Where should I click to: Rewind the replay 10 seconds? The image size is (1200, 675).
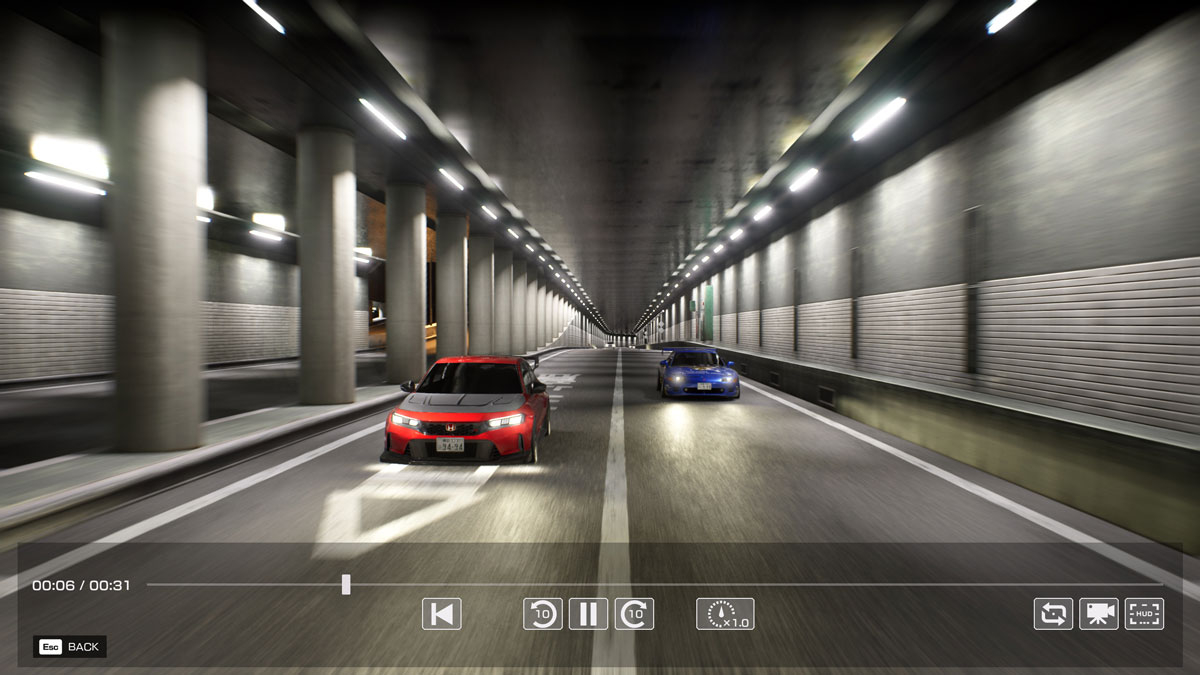click(x=542, y=614)
